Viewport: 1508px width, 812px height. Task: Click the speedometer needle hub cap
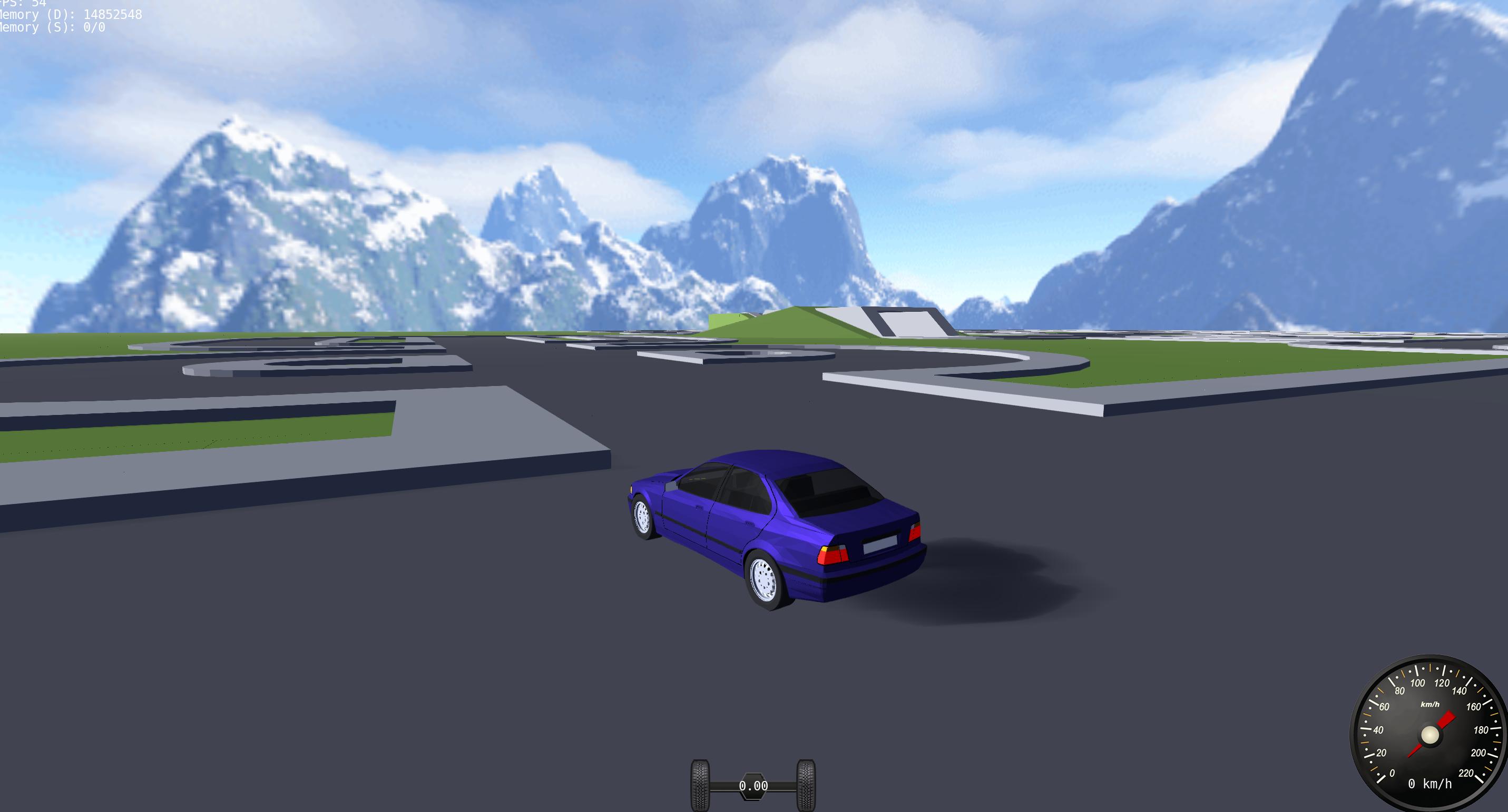click(1429, 735)
